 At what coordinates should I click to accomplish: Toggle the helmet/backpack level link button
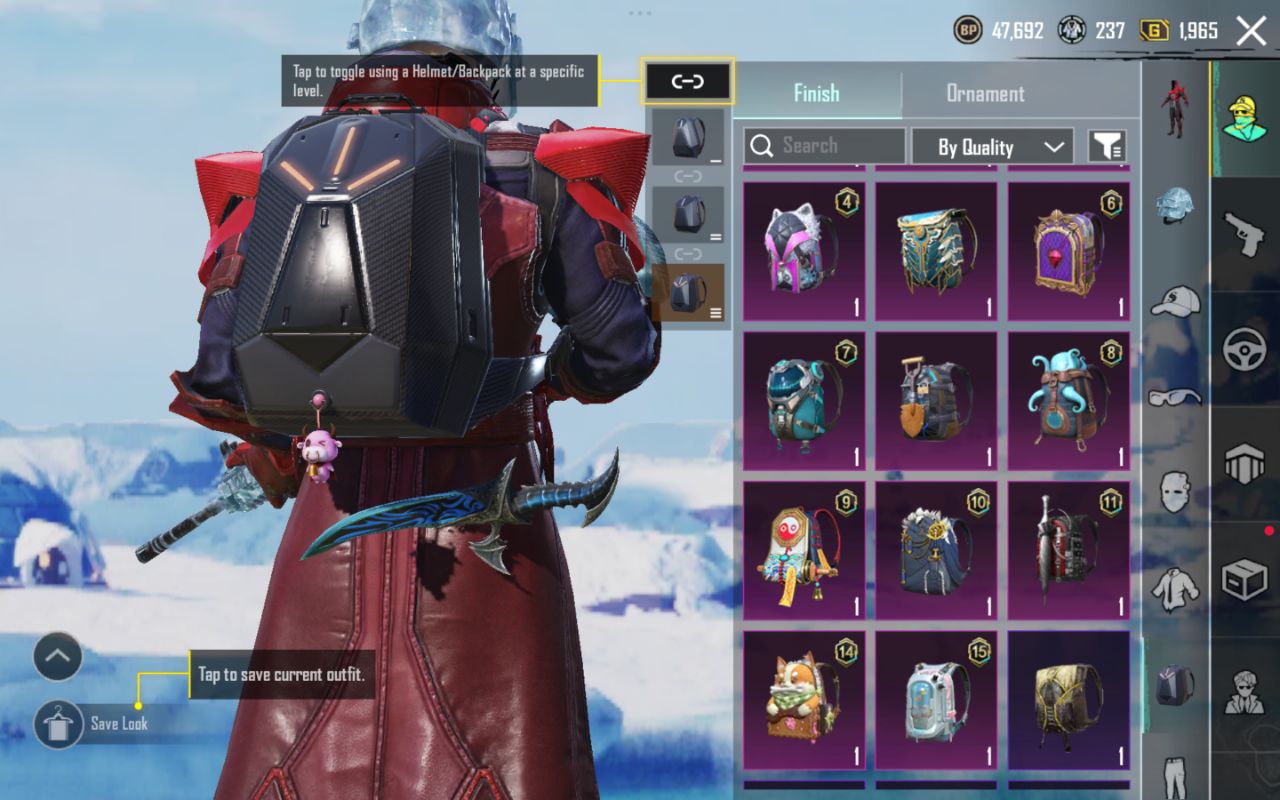point(688,81)
